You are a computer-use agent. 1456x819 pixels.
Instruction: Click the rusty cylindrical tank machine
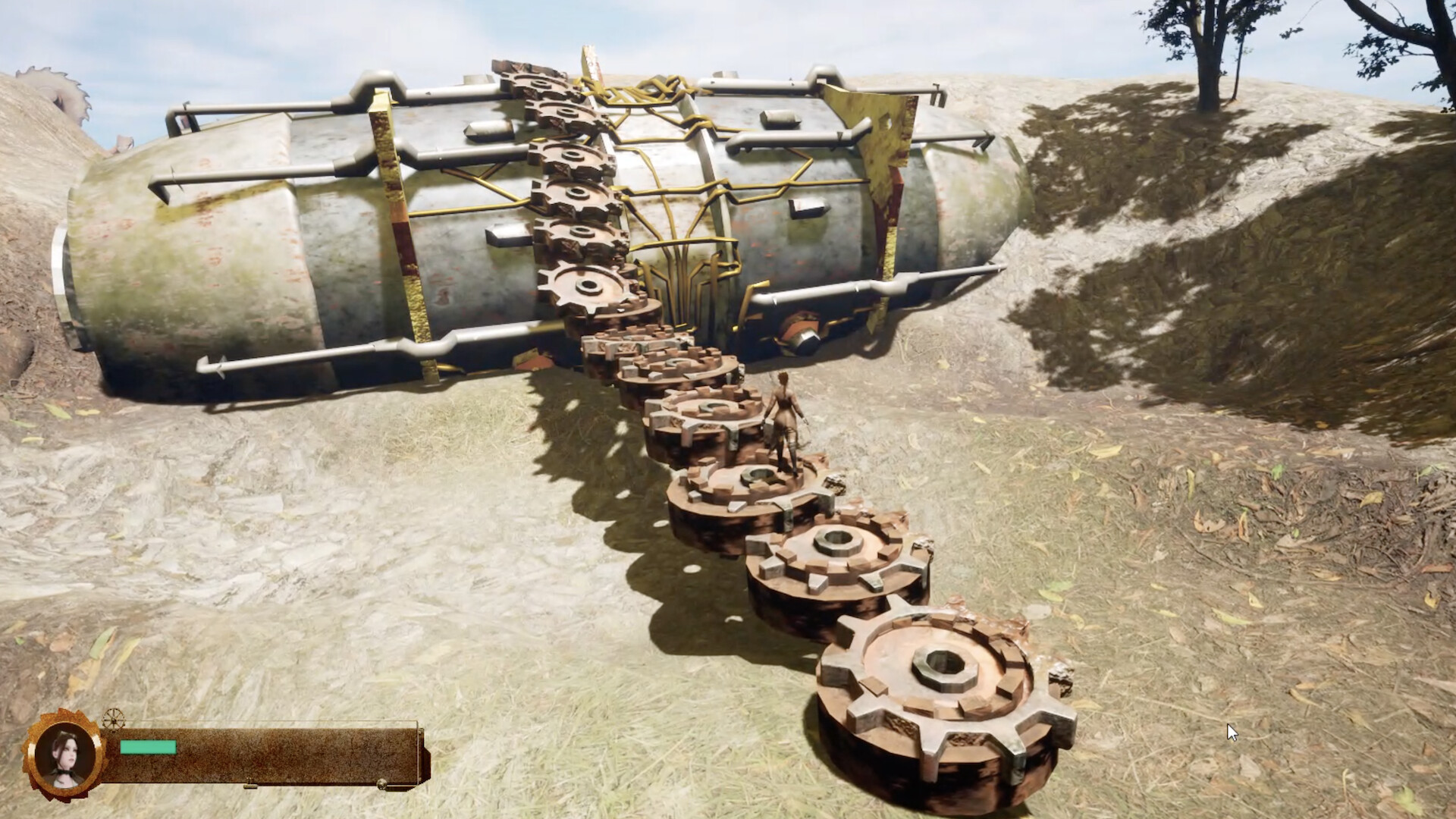[x=341, y=227]
